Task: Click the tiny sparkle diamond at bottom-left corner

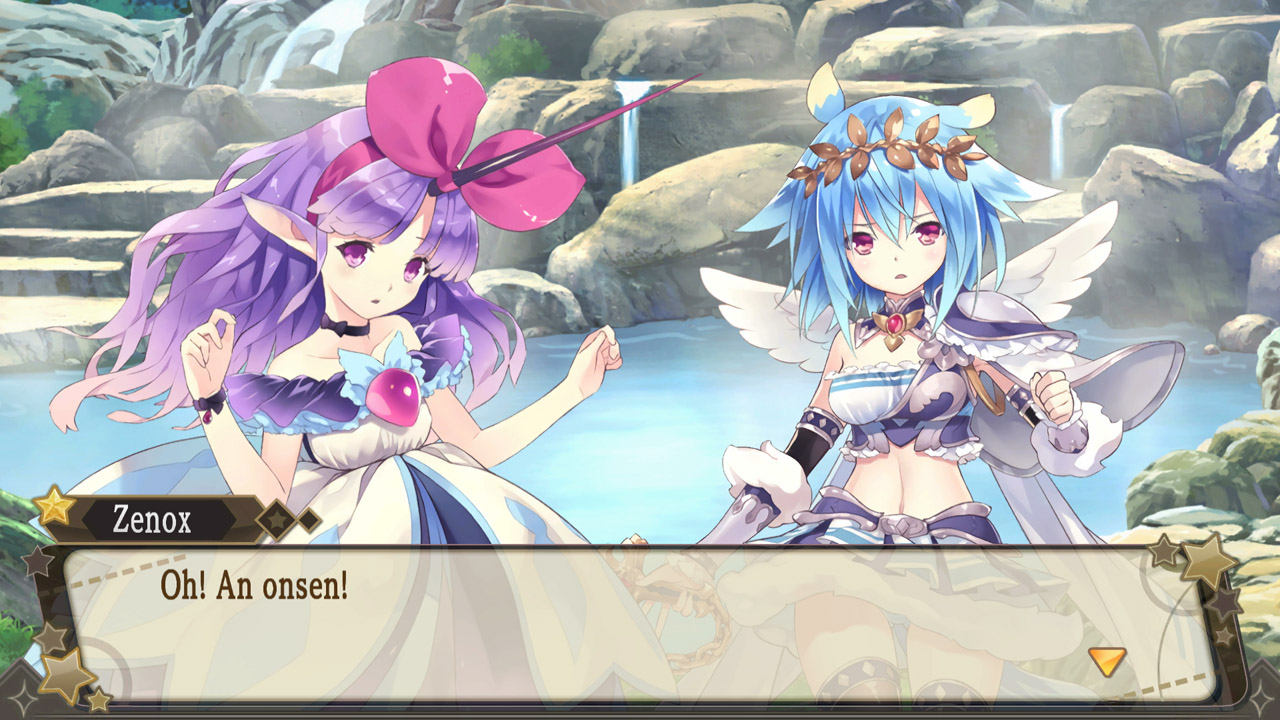Action: pyautogui.click(x=24, y=698)
